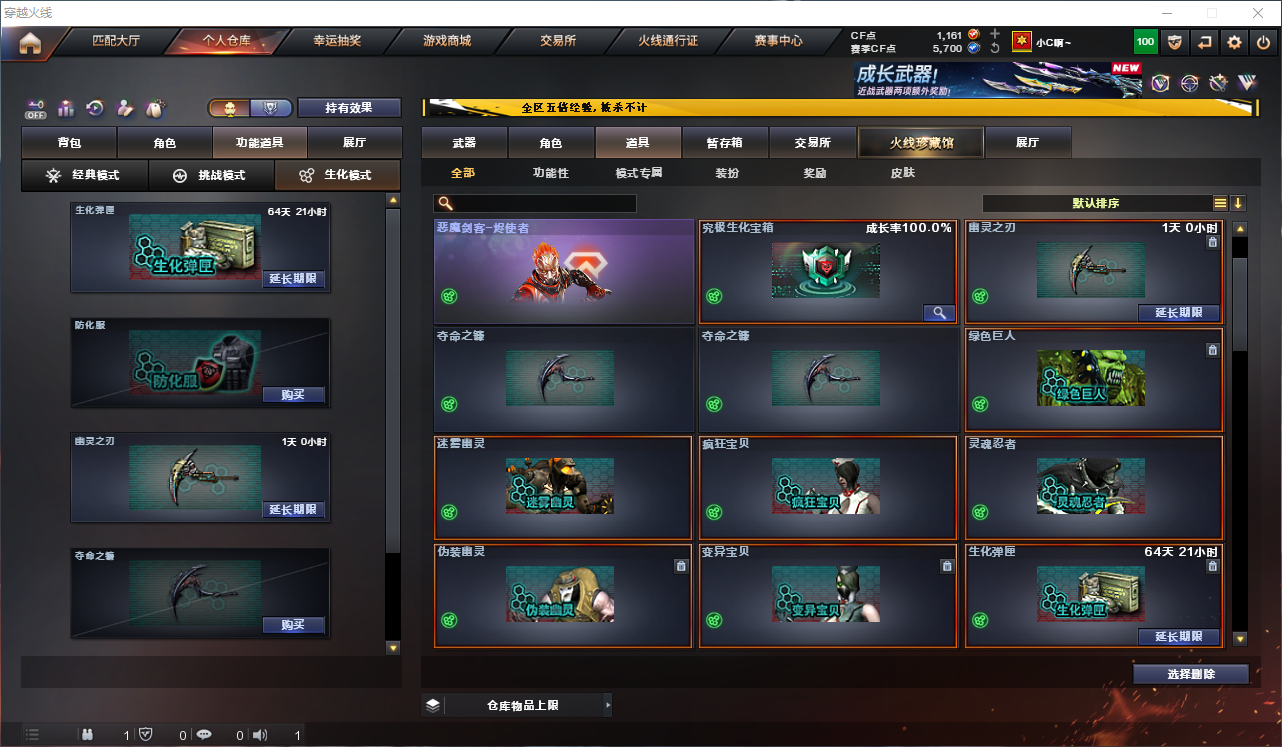Click the ranking stats icon near OFF switch
The width and height of the screenshot is (1282, 747).
[x=66, y=107]
